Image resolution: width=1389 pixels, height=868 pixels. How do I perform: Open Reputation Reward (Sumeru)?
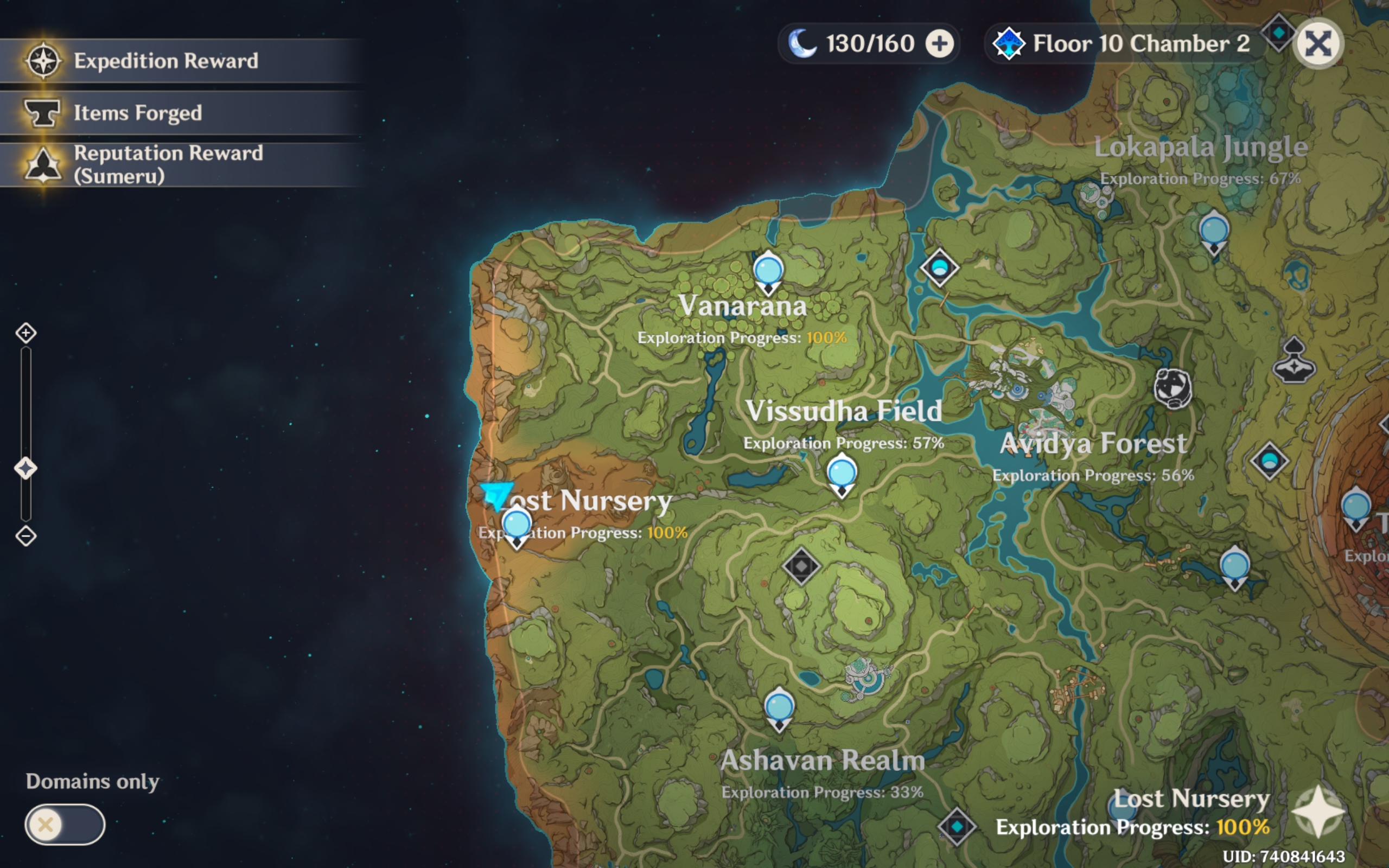pyautogui.click(x=168, y=164)
